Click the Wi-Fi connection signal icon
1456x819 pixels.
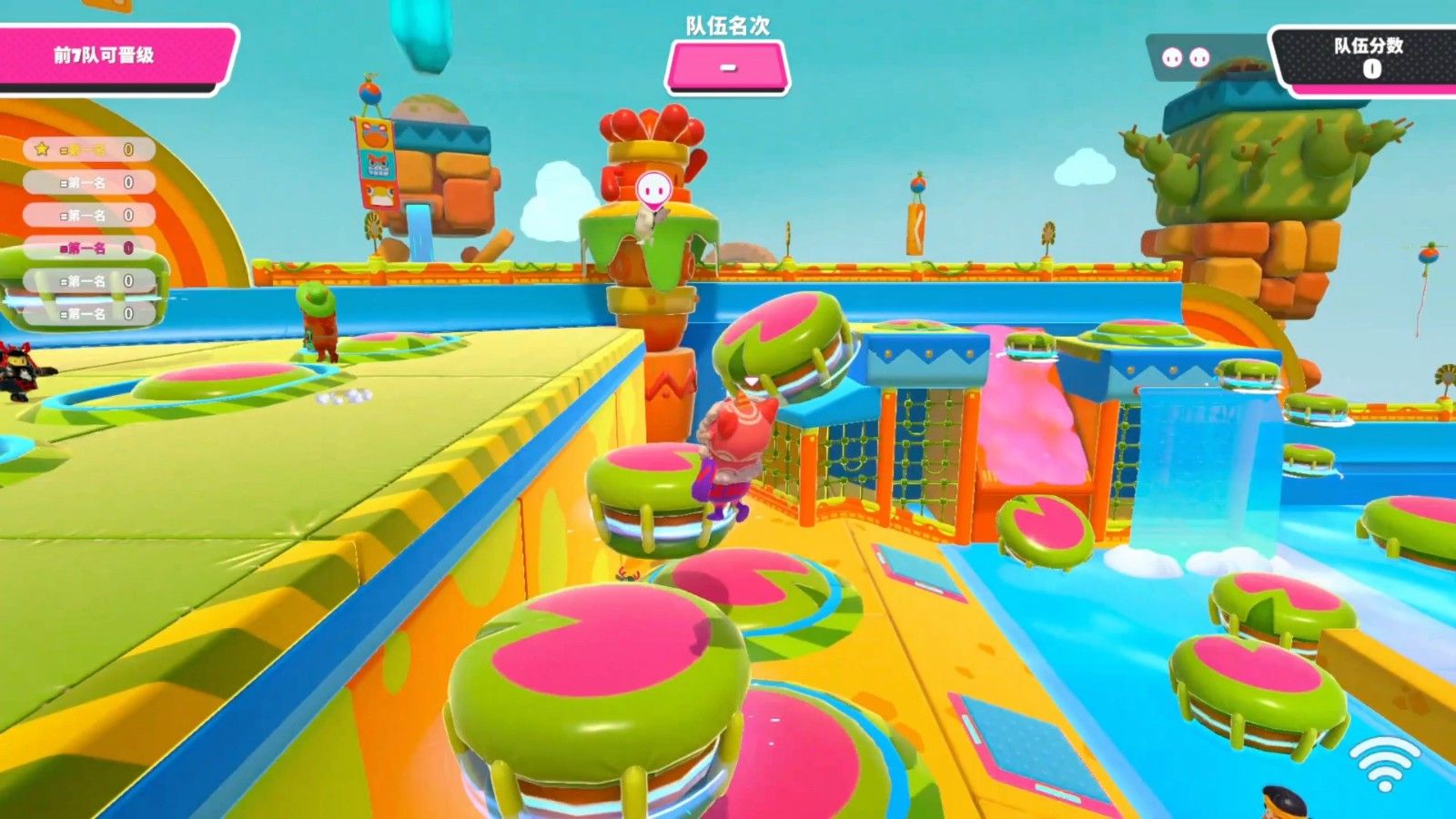click(1384, 764)
